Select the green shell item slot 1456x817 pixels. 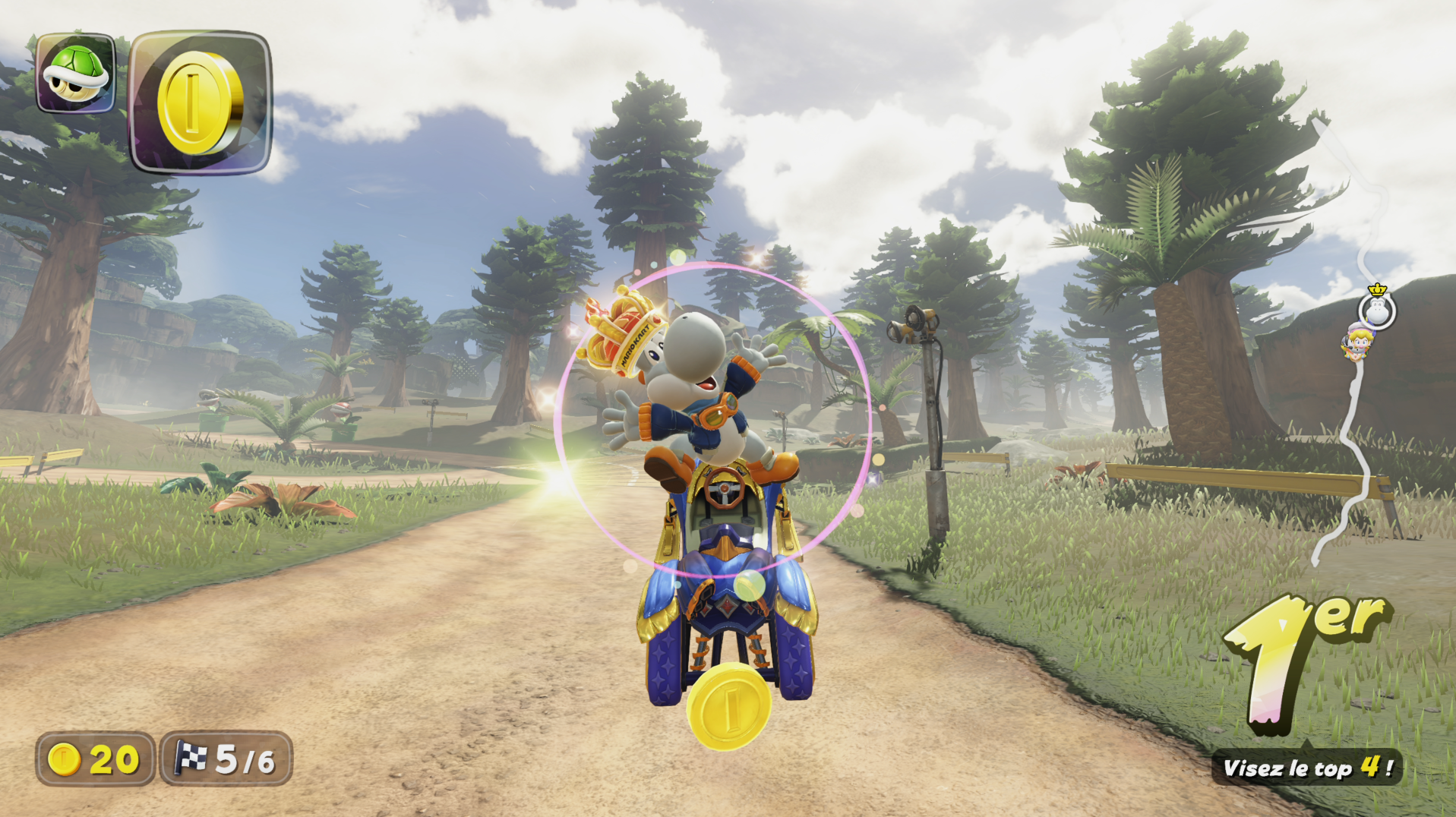(x=75, y=74)
